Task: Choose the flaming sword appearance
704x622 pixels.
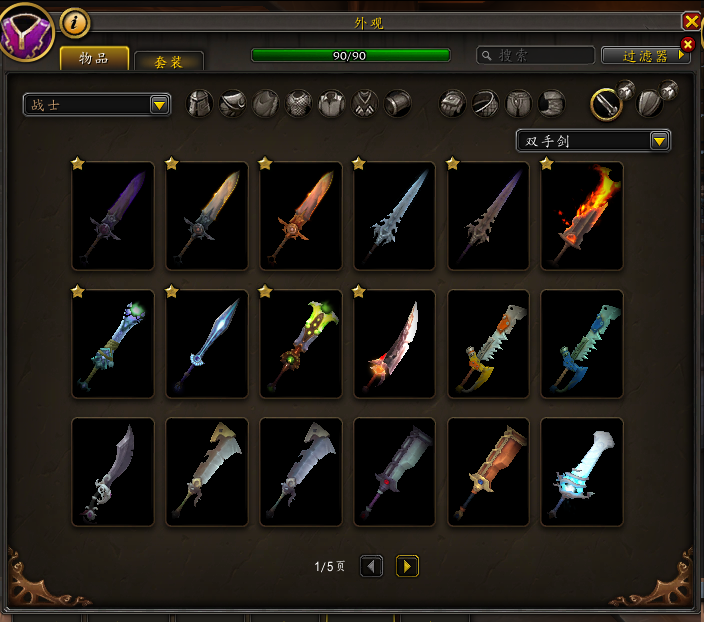Action: [x=582, y=216]
